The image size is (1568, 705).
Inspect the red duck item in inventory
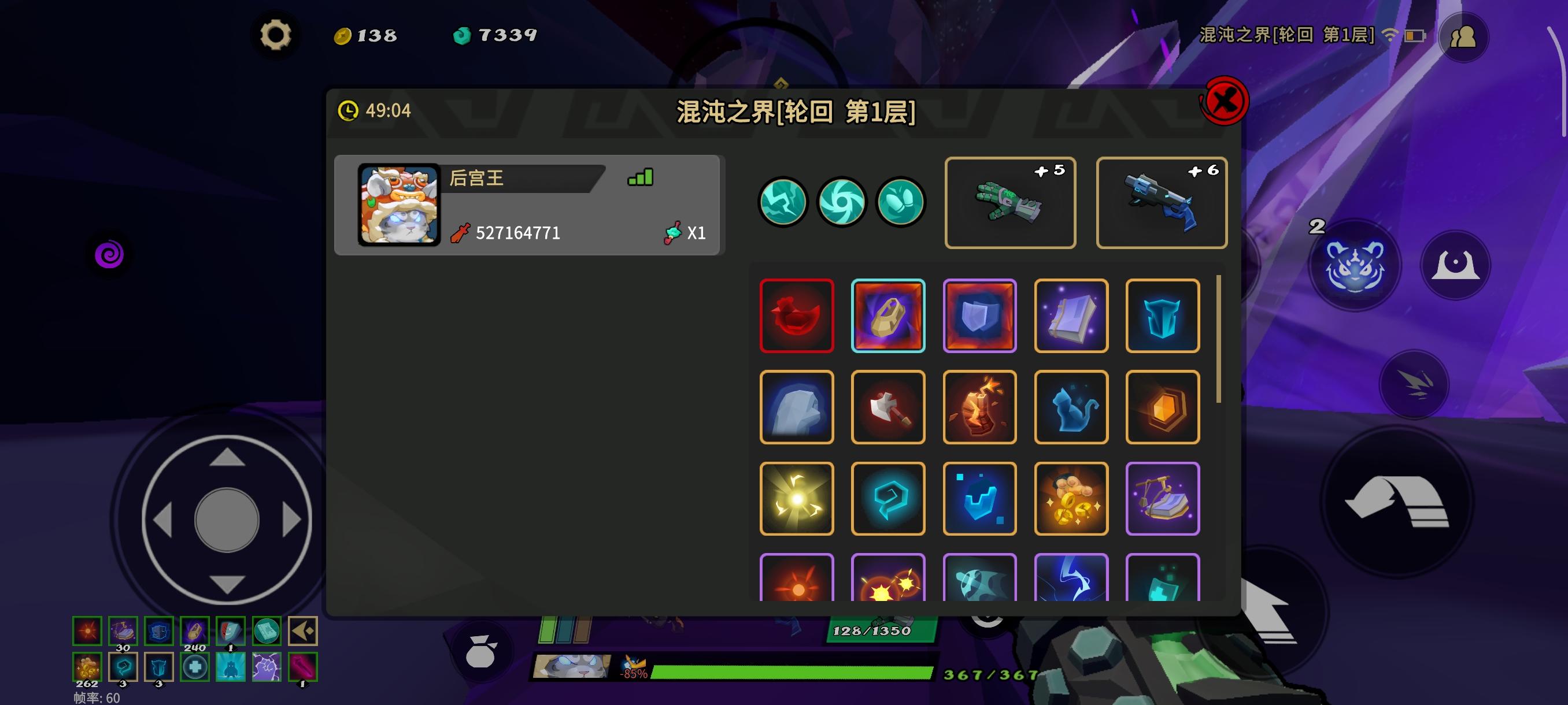tap(796, 315)
